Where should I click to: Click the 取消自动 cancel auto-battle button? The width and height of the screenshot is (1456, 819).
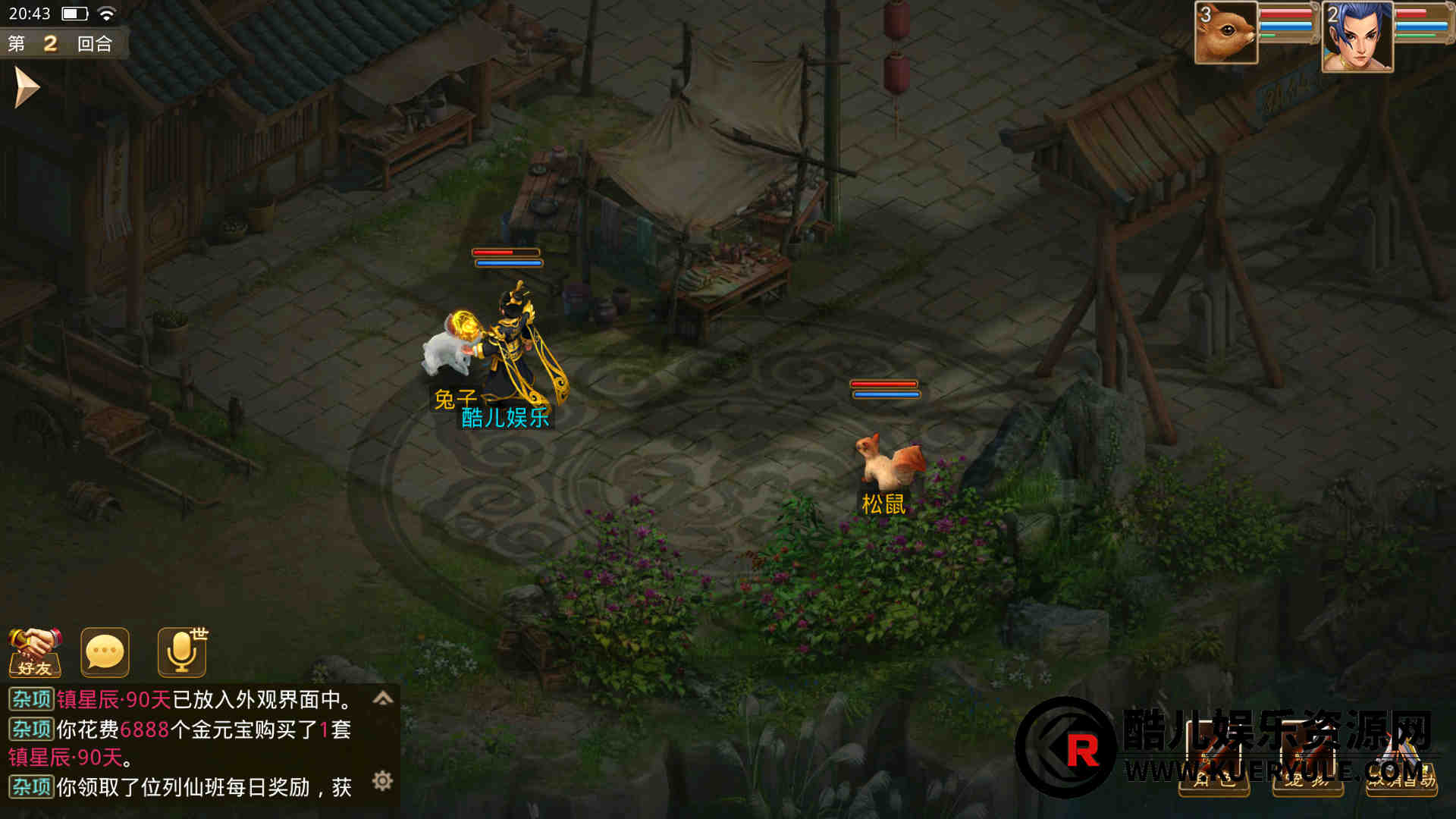point(1401,766)
